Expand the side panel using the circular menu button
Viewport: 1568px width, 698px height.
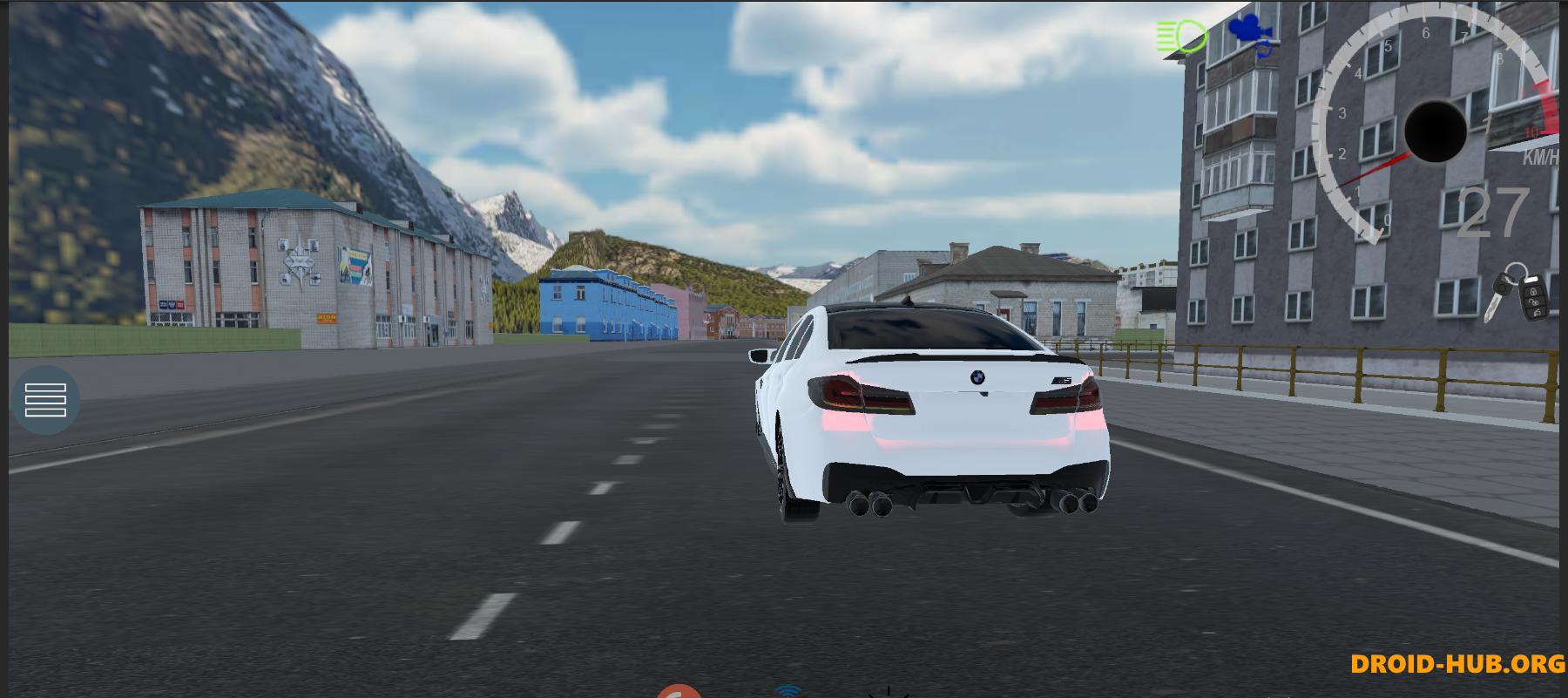pyautogui.click(x=48, y=400)
